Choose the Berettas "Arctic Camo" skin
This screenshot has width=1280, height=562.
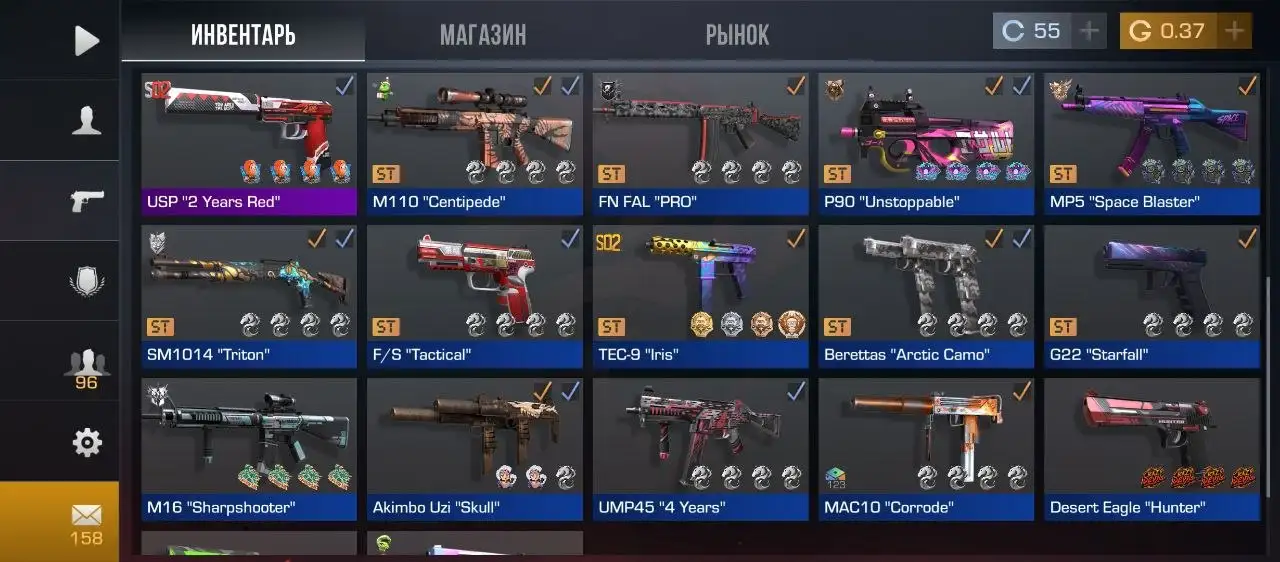(x=926, y=296)
